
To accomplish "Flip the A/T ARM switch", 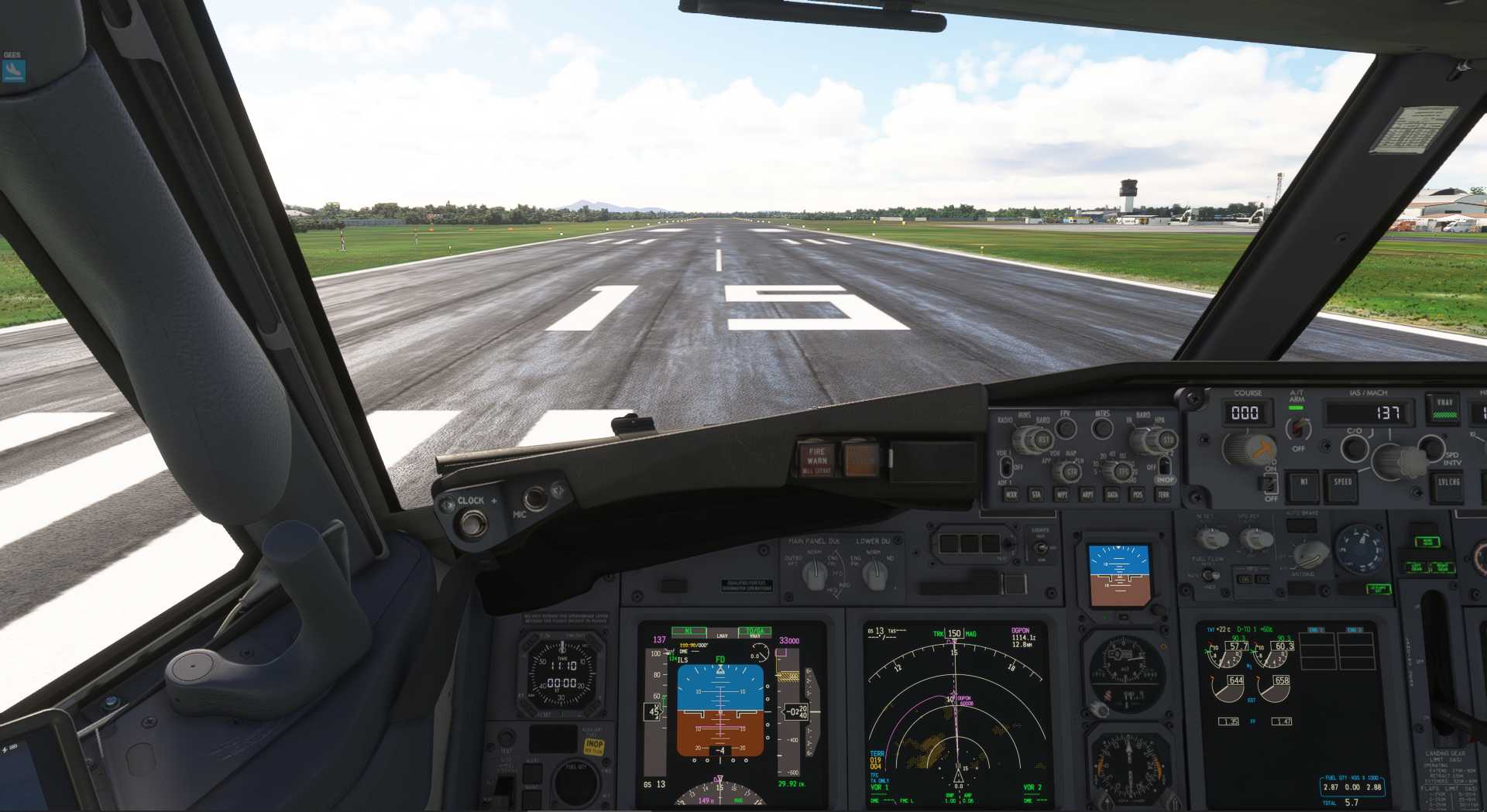I will [1297, 428].
